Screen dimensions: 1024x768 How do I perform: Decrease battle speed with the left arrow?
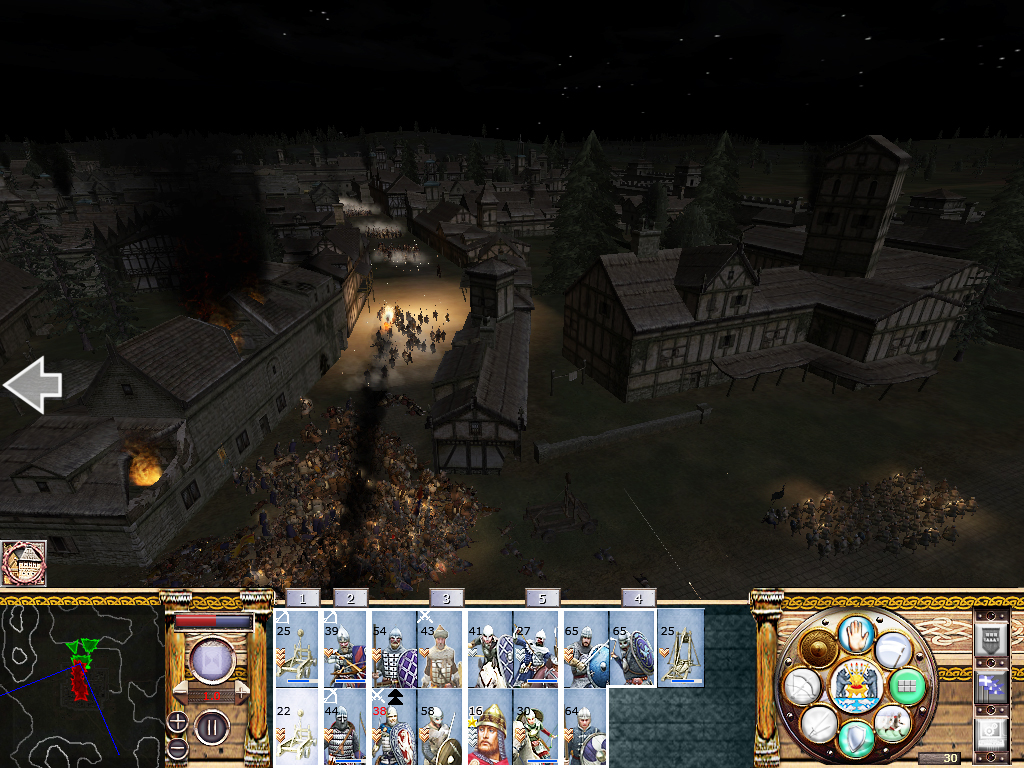point(182,693)
